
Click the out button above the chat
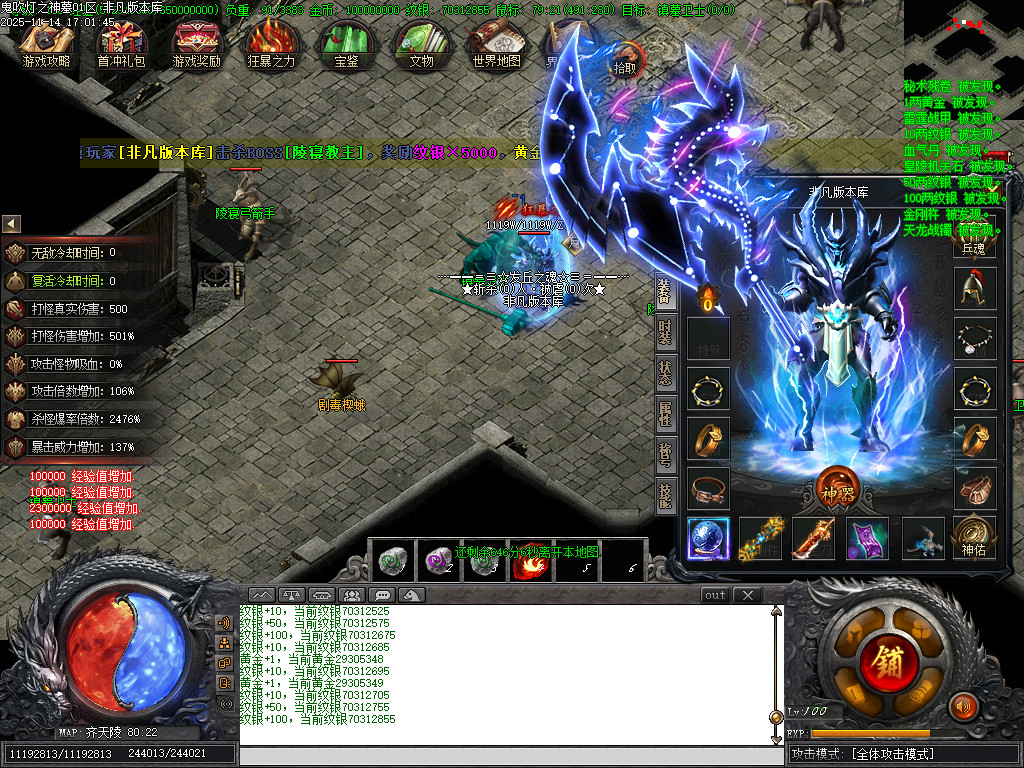pyautogui.click(x=715, y=595)
